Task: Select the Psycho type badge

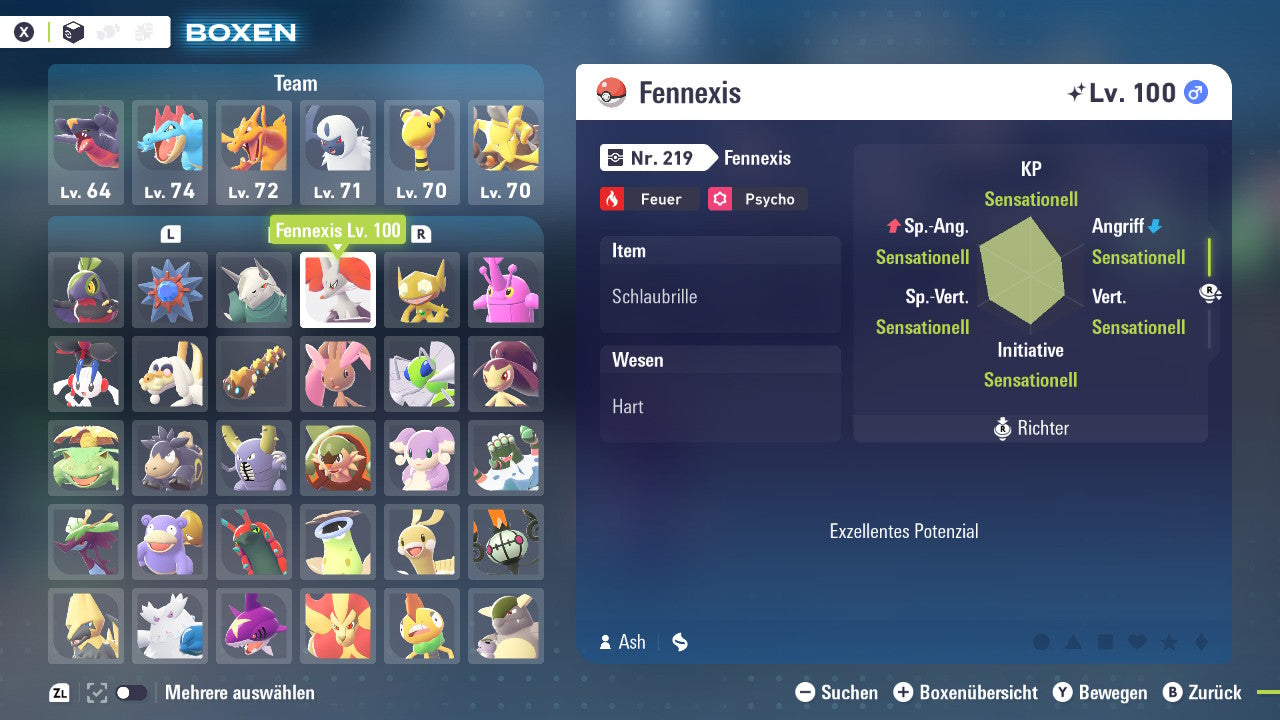Action: pyautogui.click(x=757, y=199)
